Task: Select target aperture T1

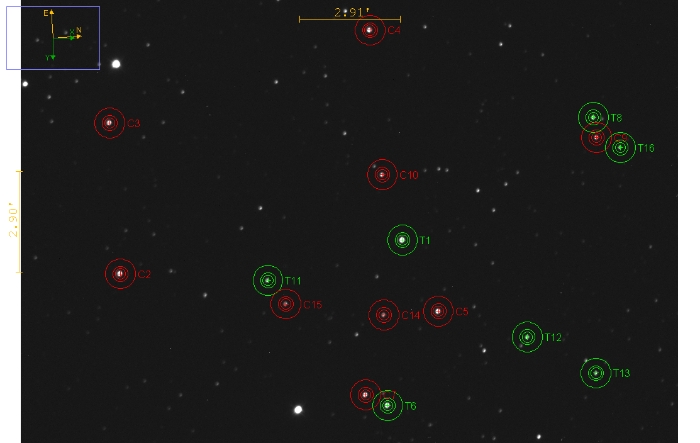Action: [x=402, y=240]
